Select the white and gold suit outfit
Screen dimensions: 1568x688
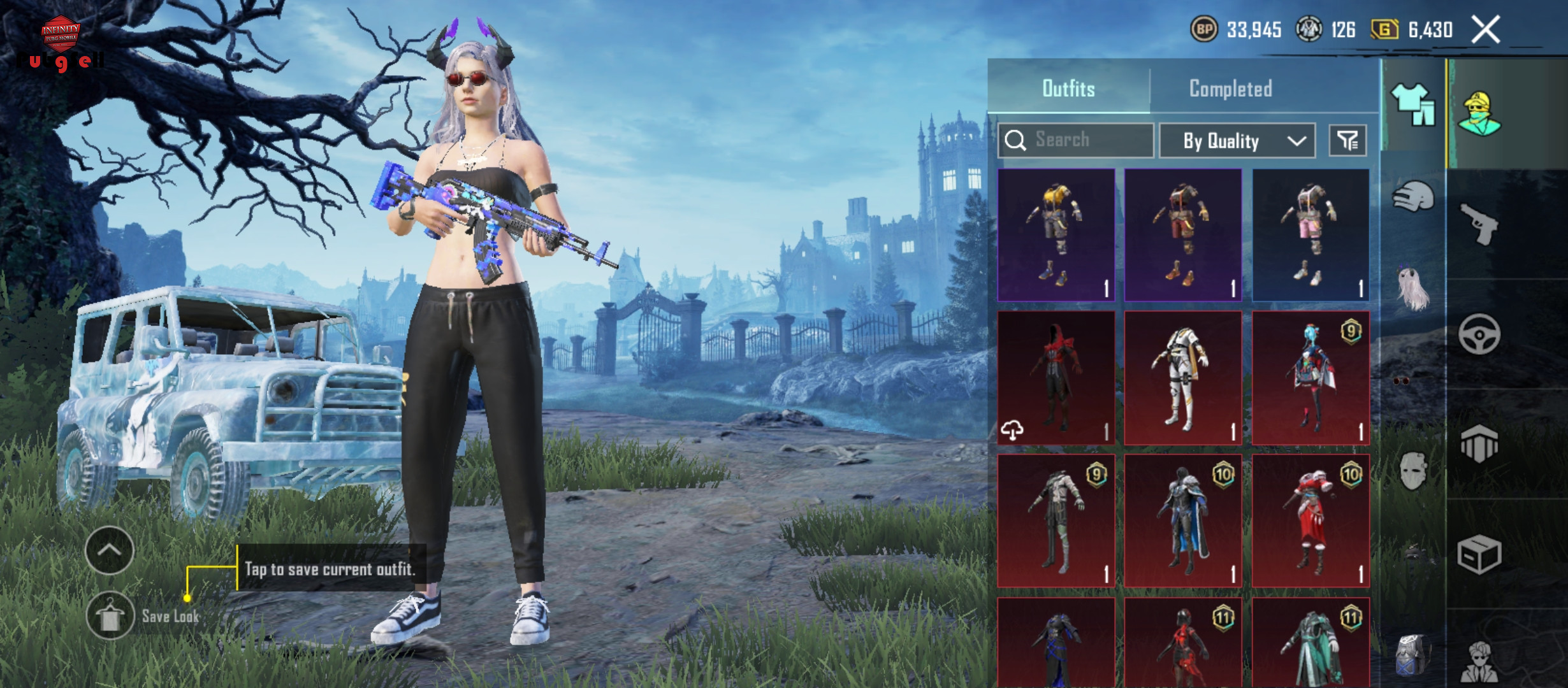1183,377
